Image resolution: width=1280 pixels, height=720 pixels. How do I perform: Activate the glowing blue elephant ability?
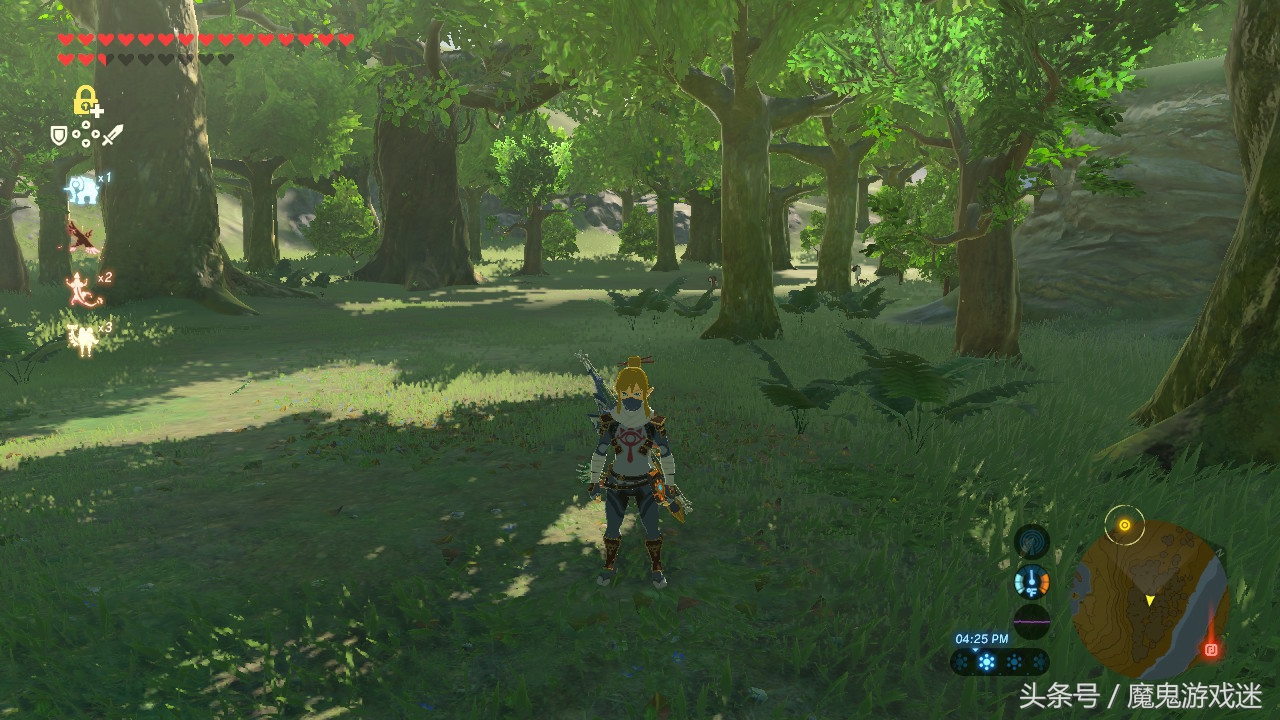[x=82, y=189]
